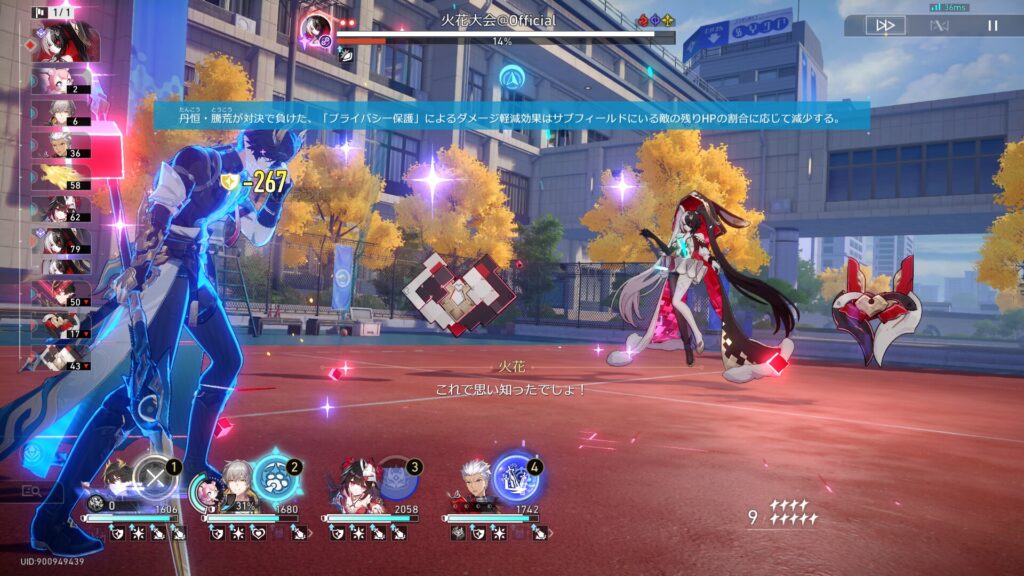Select the turn order entry showing 36

pyautogui.click(x=62, y=145)
